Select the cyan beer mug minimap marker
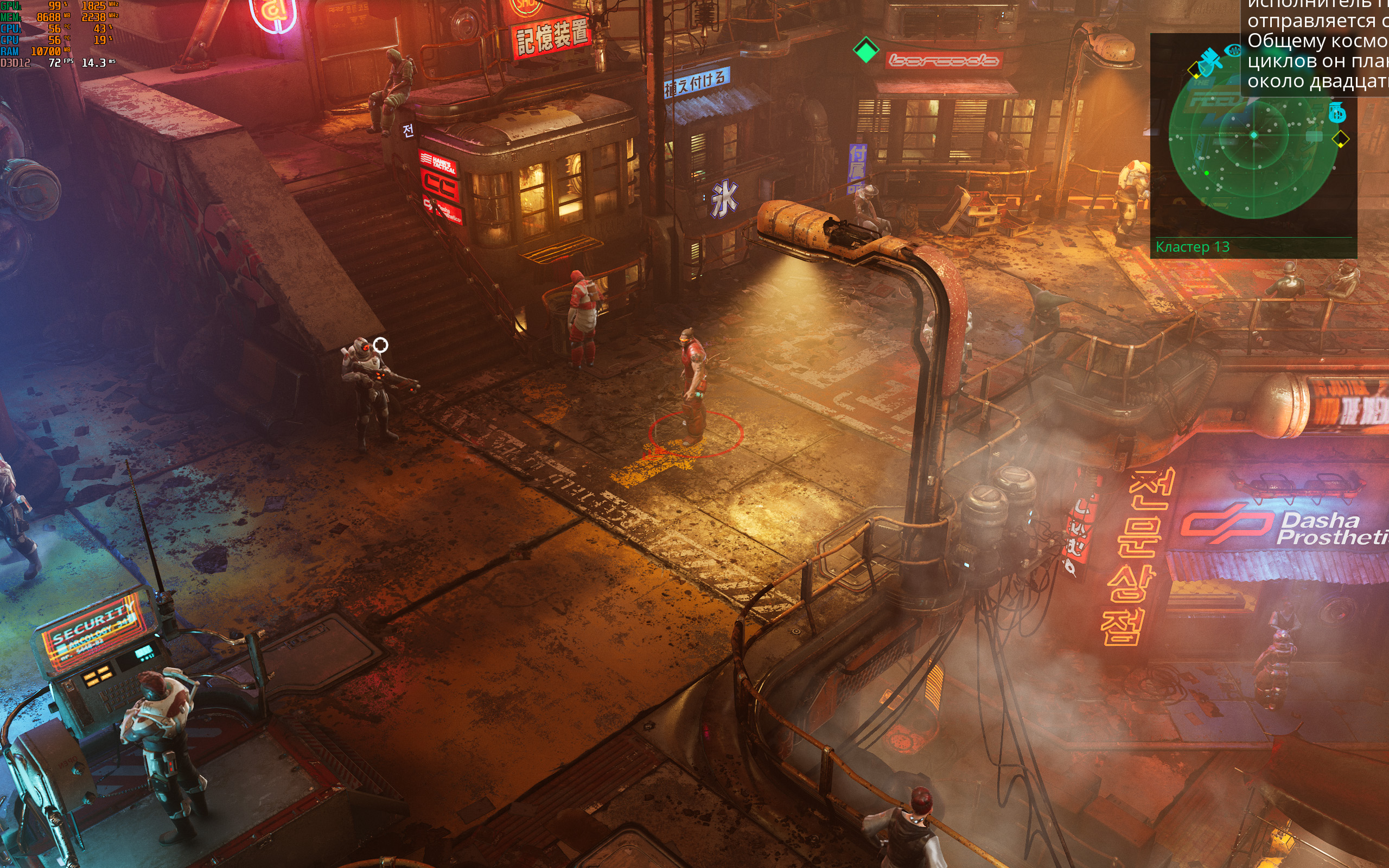 coord(1337,112)
